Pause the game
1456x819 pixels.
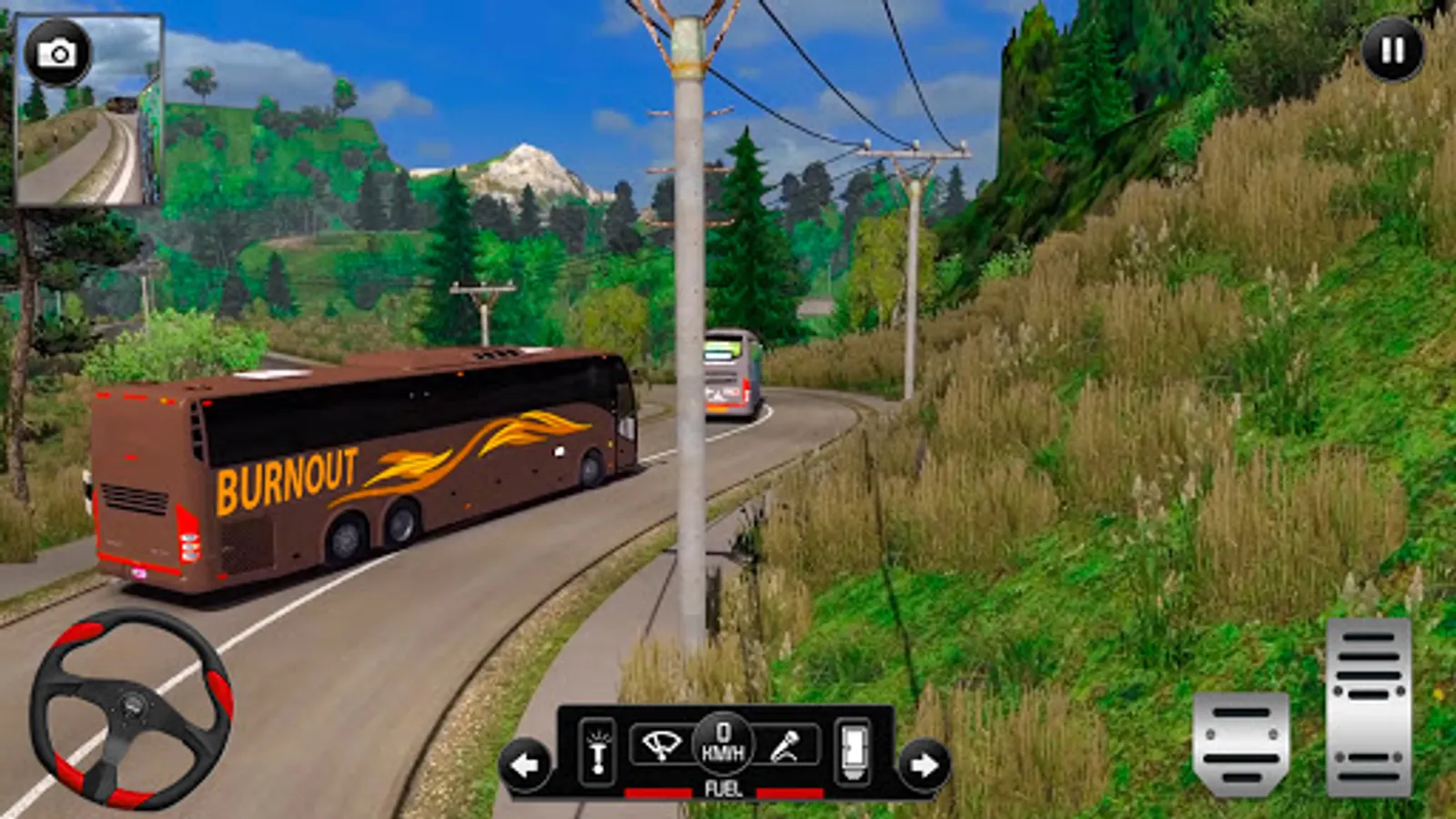point(1392,51)
